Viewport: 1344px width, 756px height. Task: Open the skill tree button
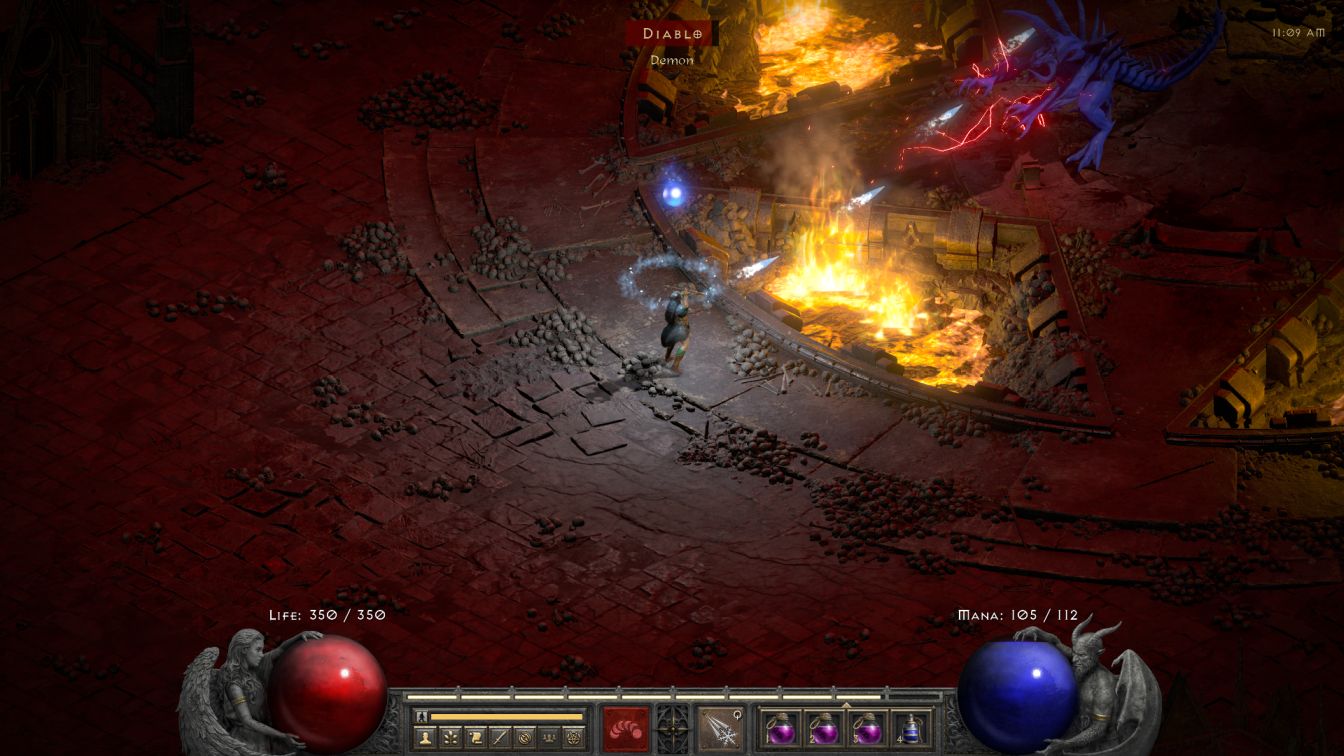451,738
